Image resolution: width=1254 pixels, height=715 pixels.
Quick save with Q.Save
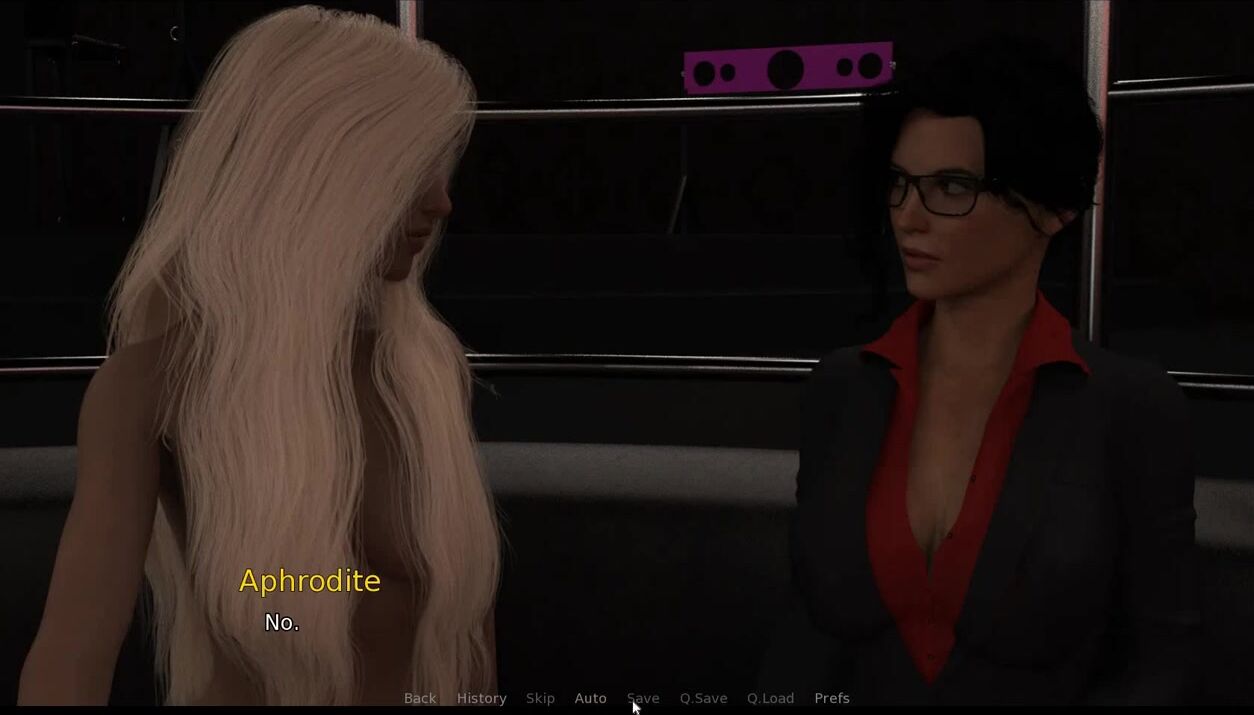click(x=703, y=698)
